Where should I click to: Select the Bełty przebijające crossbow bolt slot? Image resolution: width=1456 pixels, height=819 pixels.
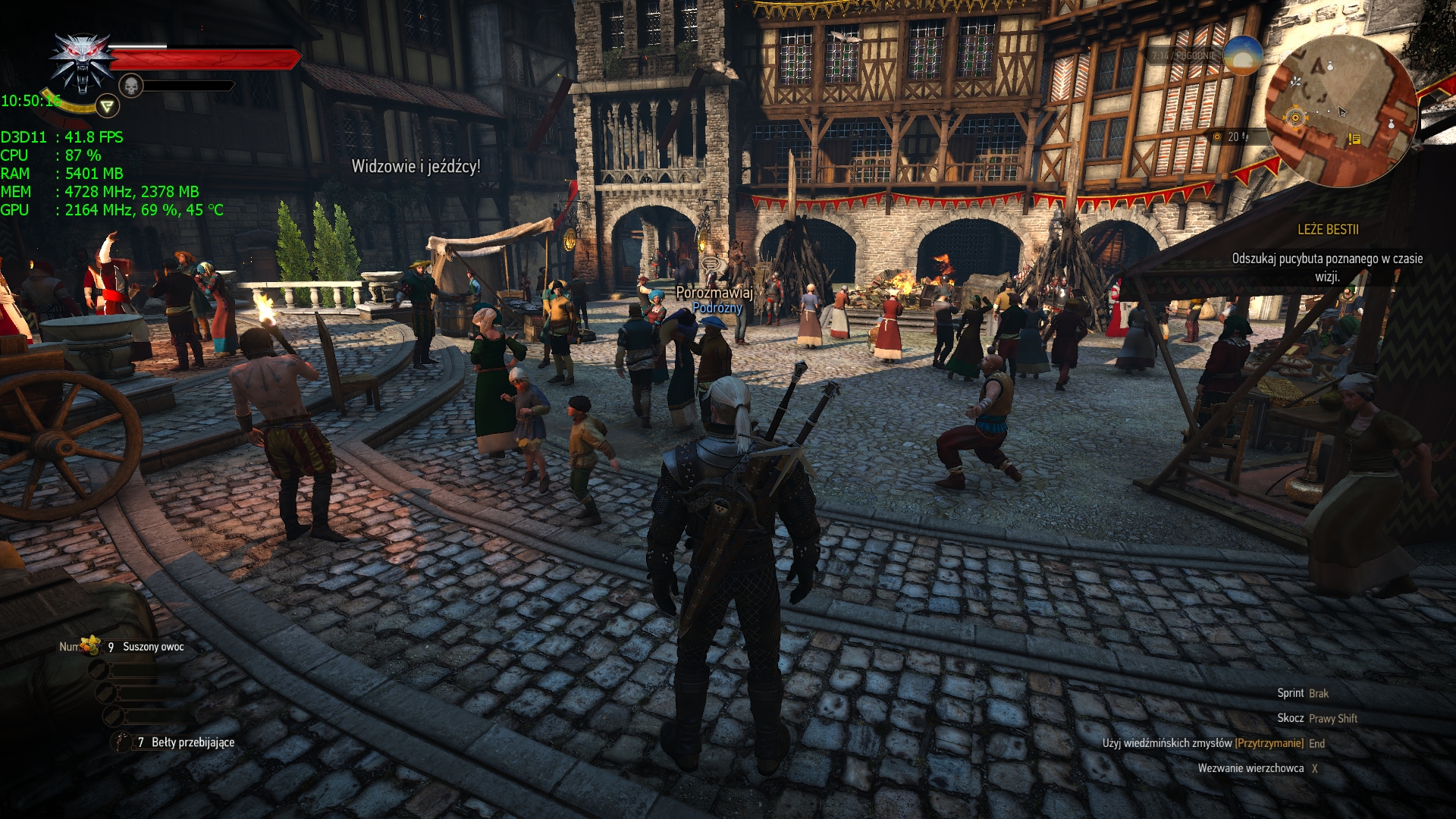121,742
